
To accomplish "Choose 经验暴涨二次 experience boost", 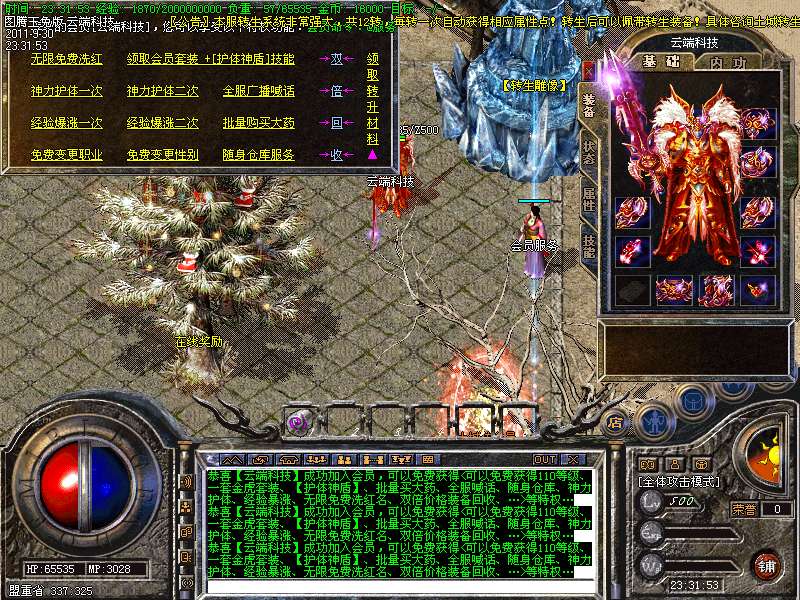I will 162,123.
